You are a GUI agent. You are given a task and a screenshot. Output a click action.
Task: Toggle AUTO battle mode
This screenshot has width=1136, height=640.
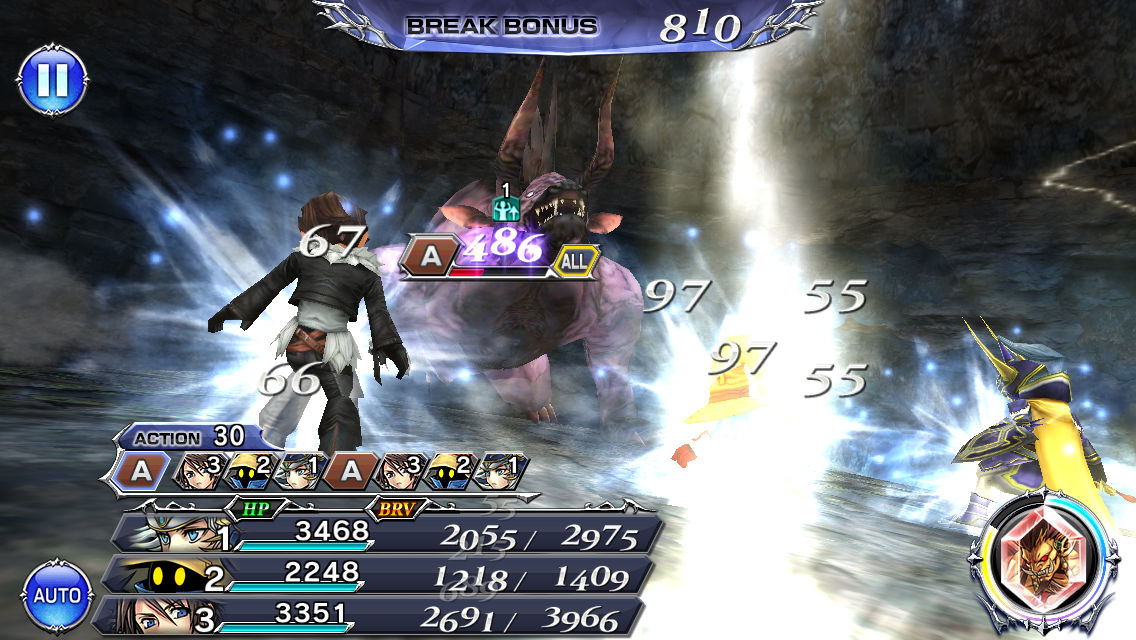(x=56, y=594)
